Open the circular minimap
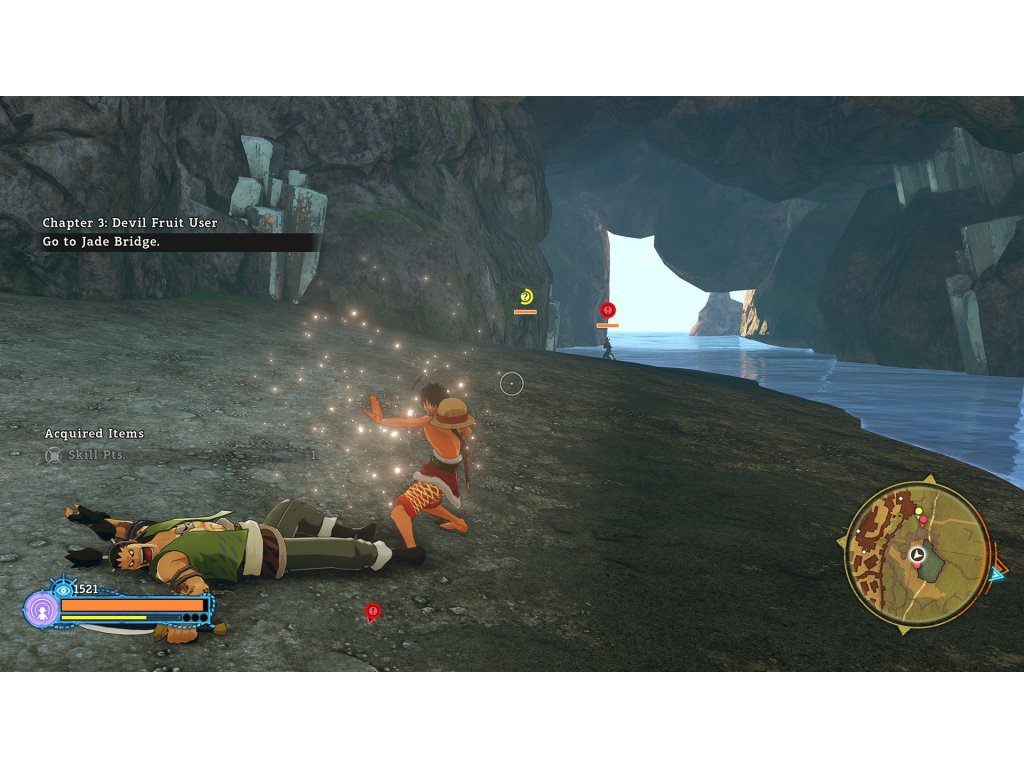Image resolution: width=1024 pixels, height=768 pixels. (x=917, y=554)
